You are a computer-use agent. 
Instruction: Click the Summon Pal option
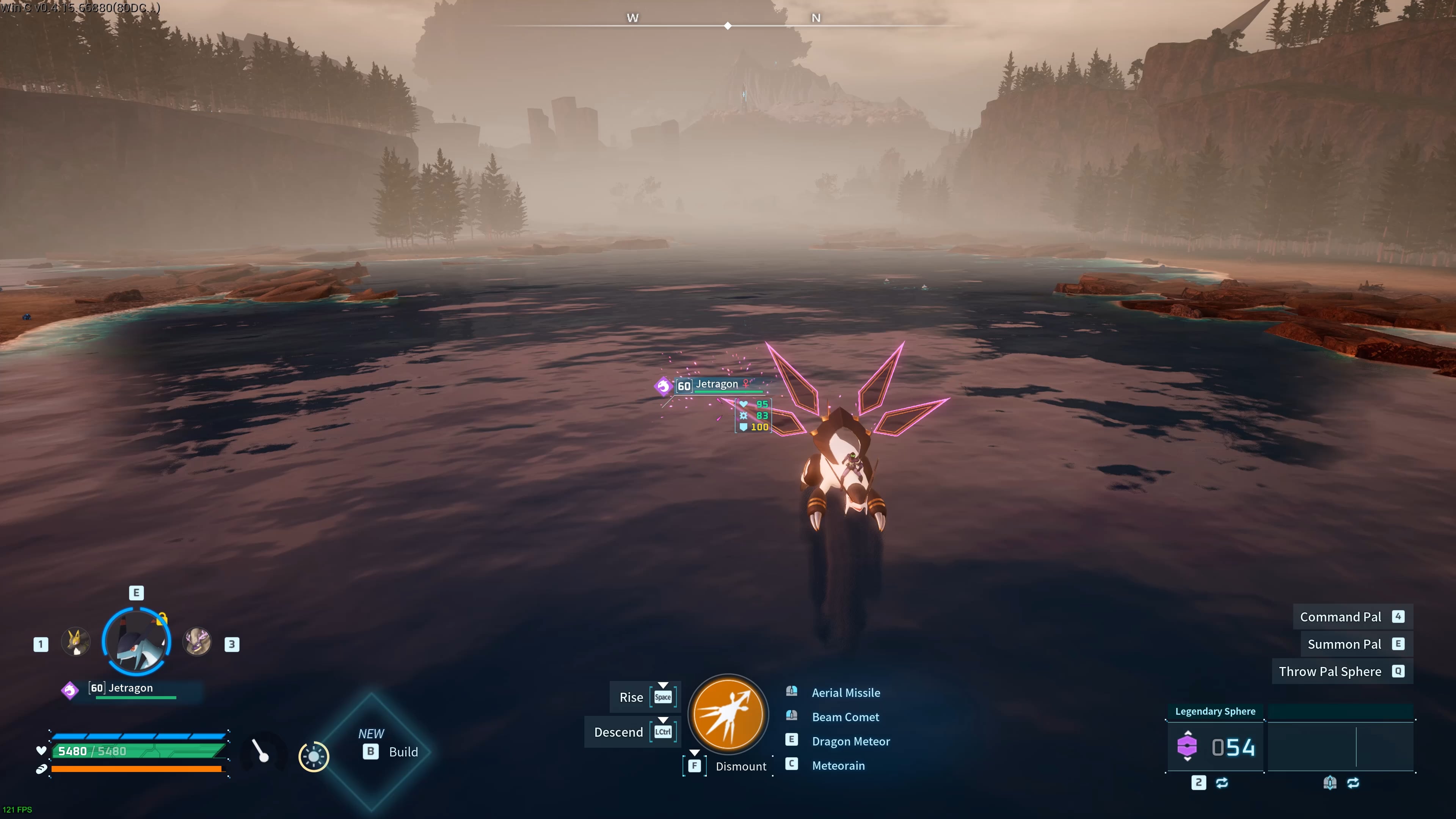(1344, 644)
